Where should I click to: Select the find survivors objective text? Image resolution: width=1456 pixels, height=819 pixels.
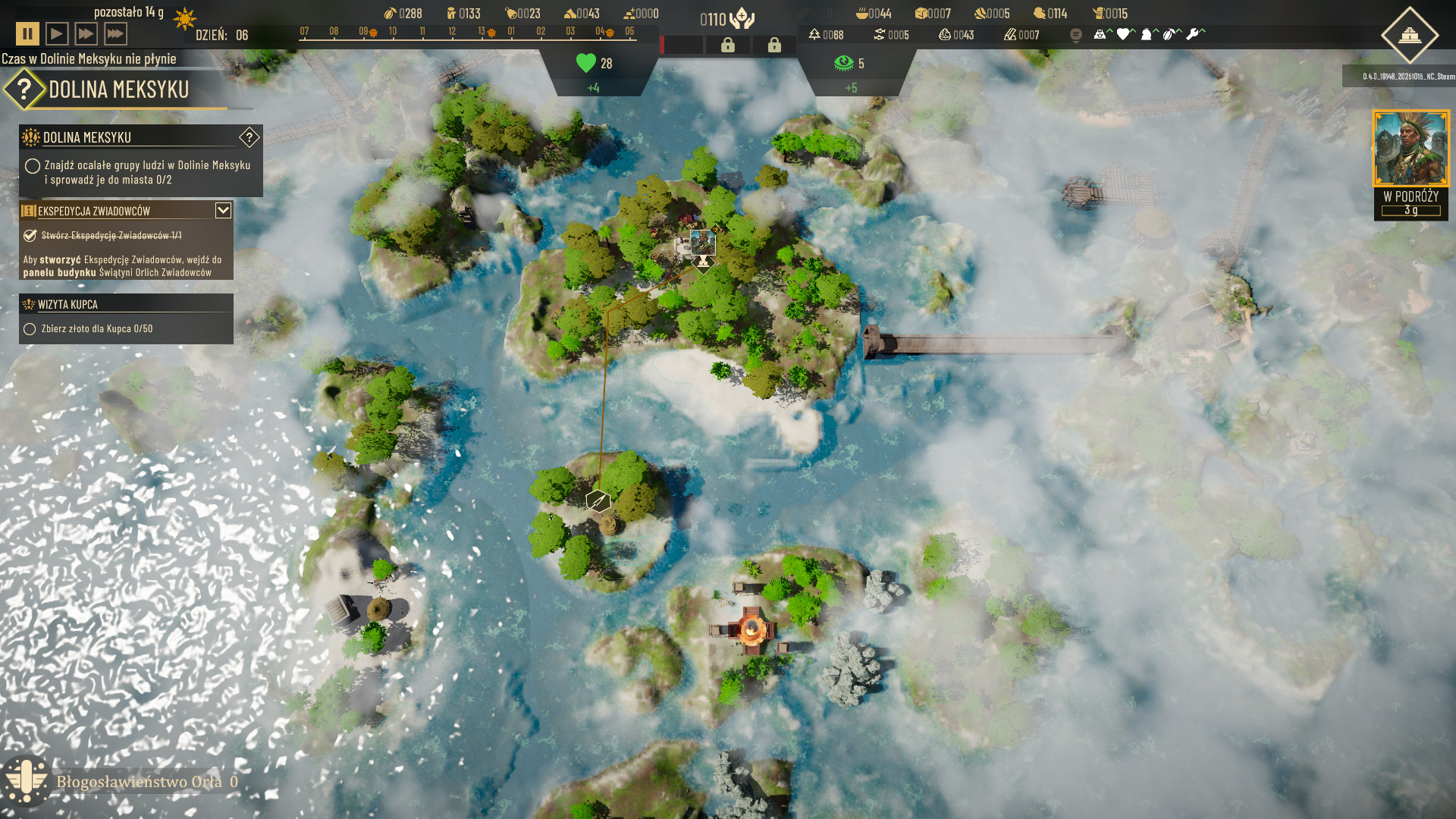147,172
